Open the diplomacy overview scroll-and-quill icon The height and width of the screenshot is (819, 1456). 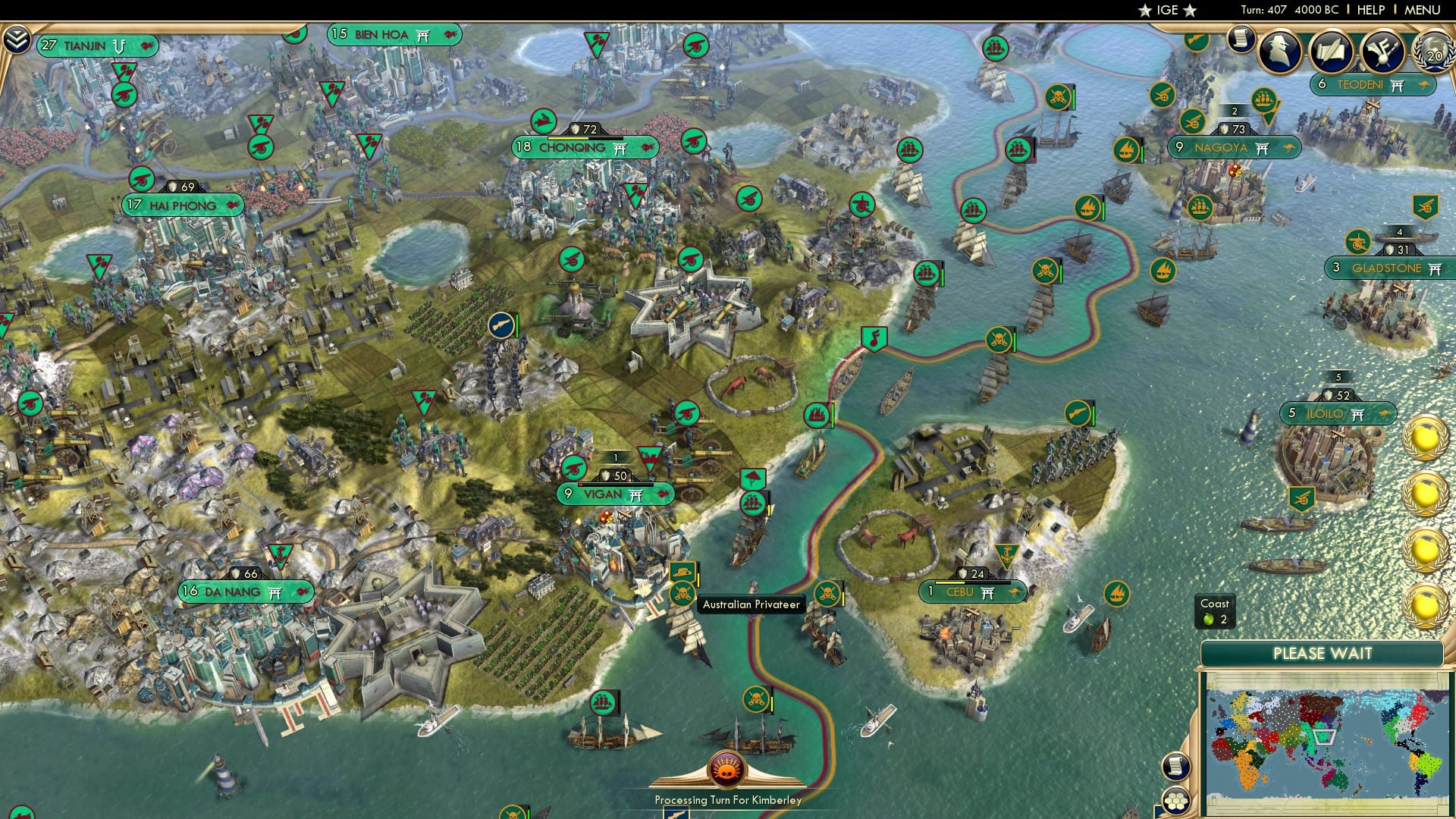tap(1332, 51)
